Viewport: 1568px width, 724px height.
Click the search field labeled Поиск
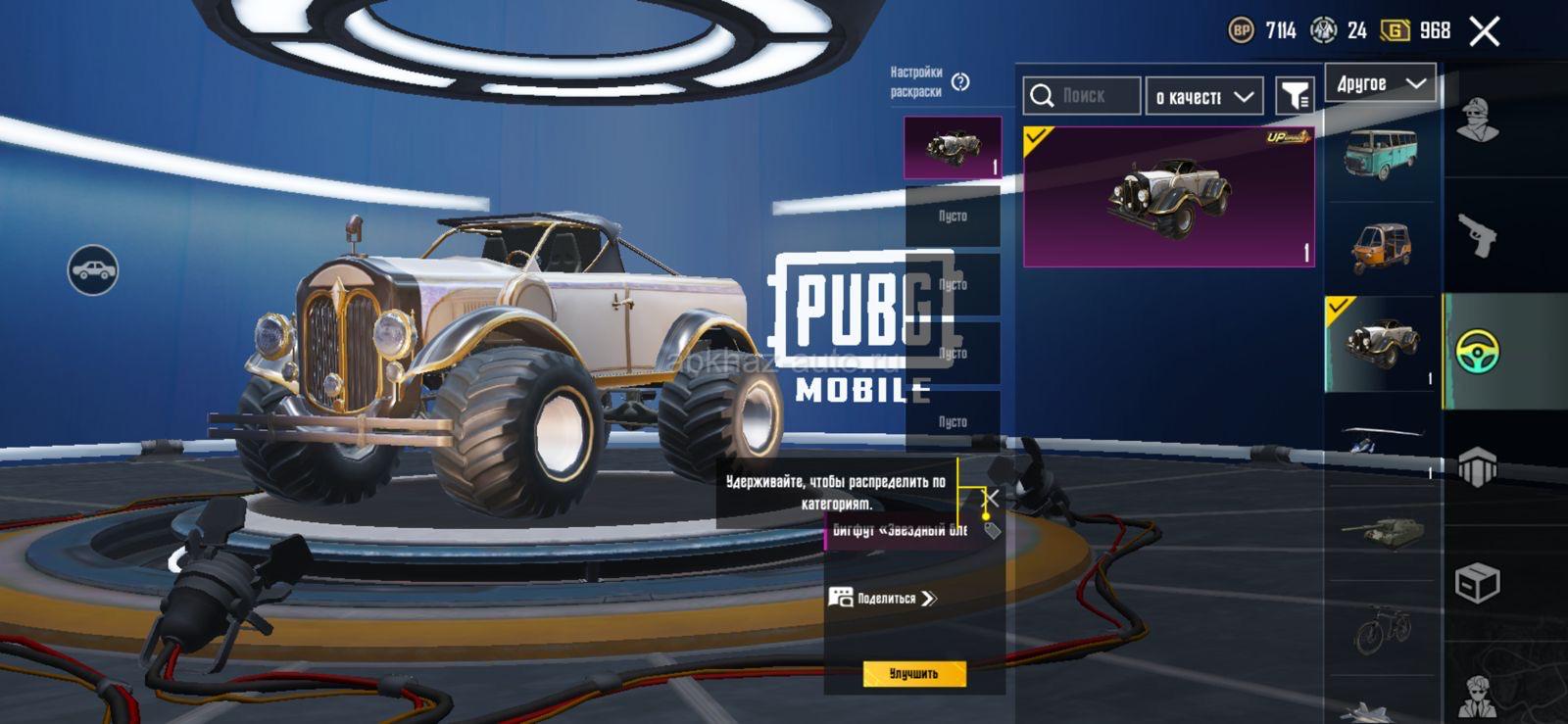pyautogui.click(x=1082, y=96)
